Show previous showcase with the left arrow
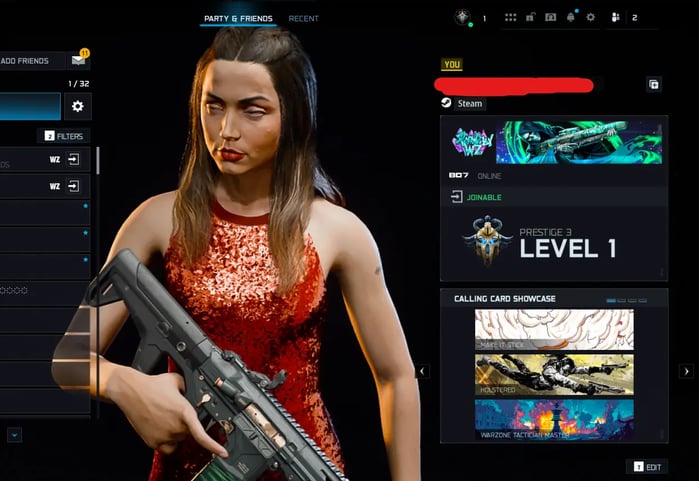Screen dimensions: 699x481 pyautogui.click(x=422, y=371)
